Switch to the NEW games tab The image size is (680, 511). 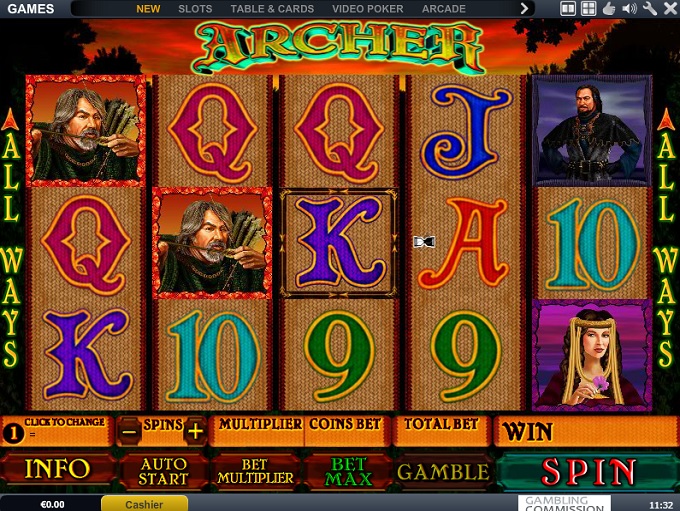pyautogui.click(x=148, y=9)
